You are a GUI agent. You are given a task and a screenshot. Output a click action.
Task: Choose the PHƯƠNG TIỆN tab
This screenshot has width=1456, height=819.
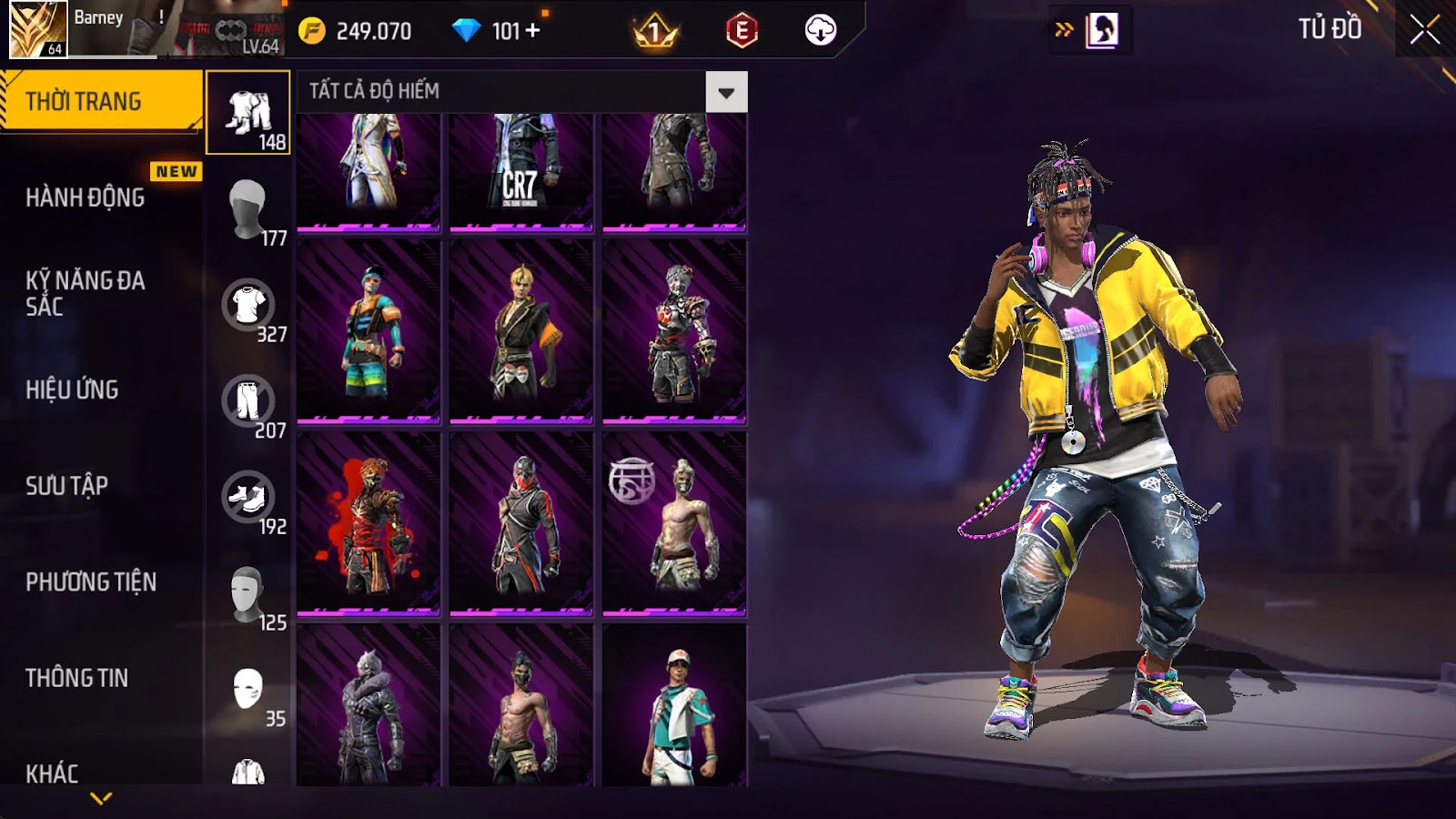pos(91,581)
